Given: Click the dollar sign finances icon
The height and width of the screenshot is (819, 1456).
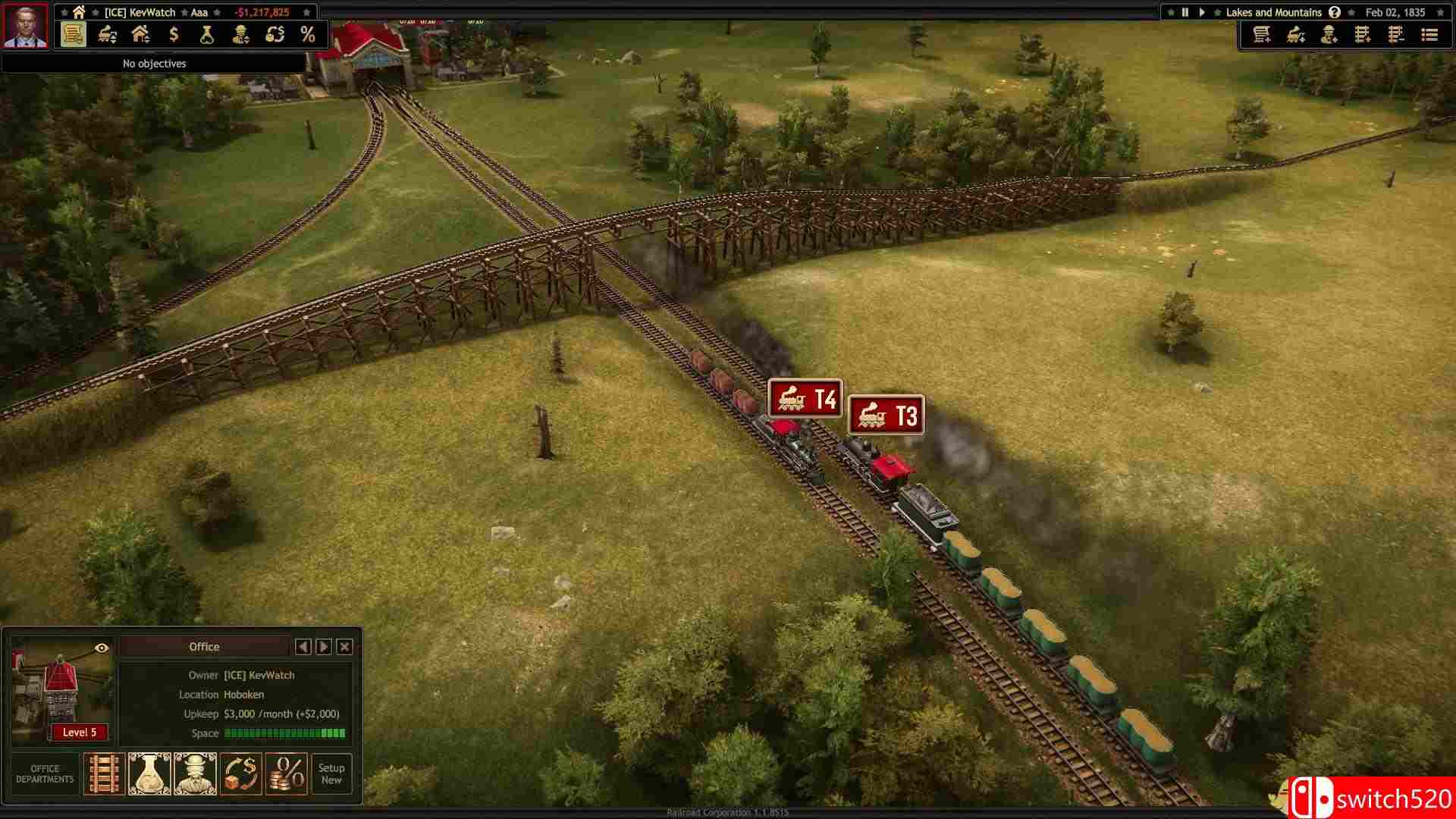Looking at the screenshot, I should click(x=173, y=34).
